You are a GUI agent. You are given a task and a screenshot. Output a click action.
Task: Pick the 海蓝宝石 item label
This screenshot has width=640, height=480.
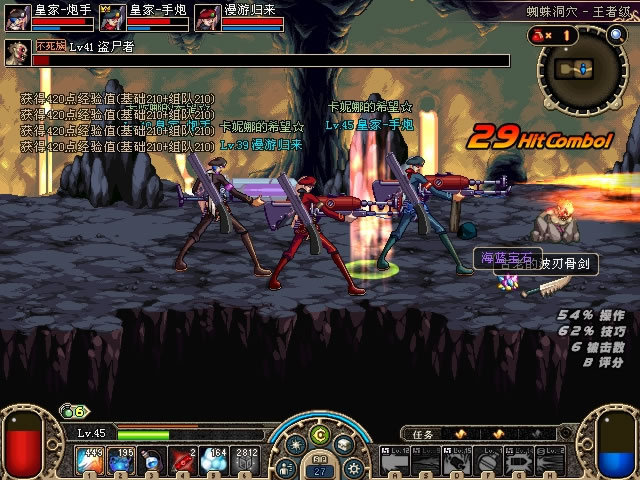click(507, 258)
